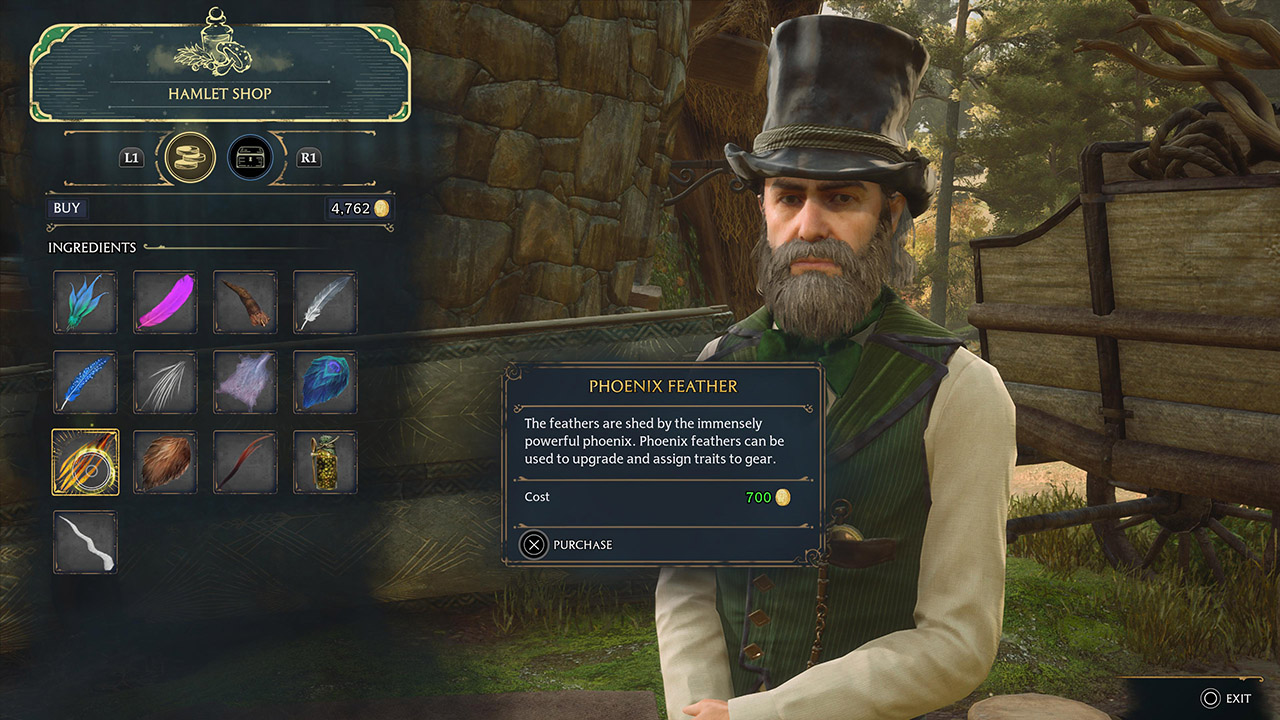Select the thin red tail hair
The height and width of the screenshot is (720, 1280).
pos(245,462)
